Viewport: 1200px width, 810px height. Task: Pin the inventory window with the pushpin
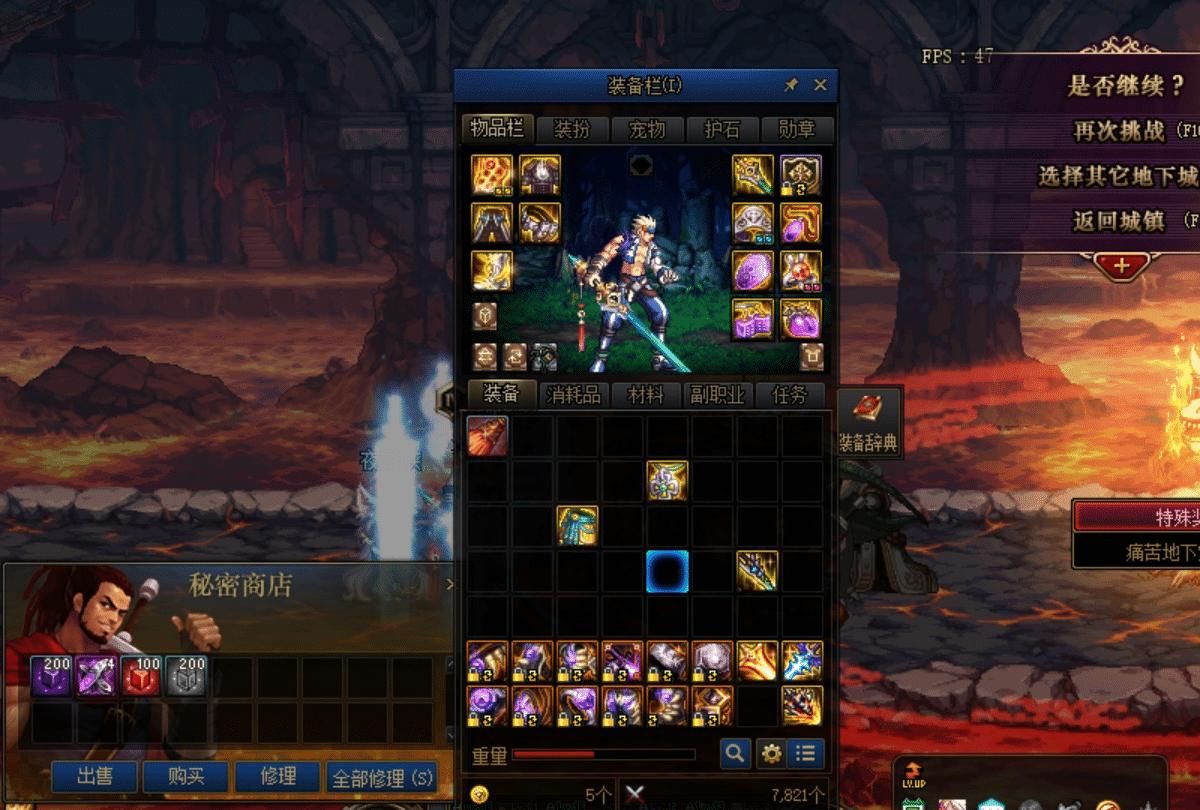791,85
